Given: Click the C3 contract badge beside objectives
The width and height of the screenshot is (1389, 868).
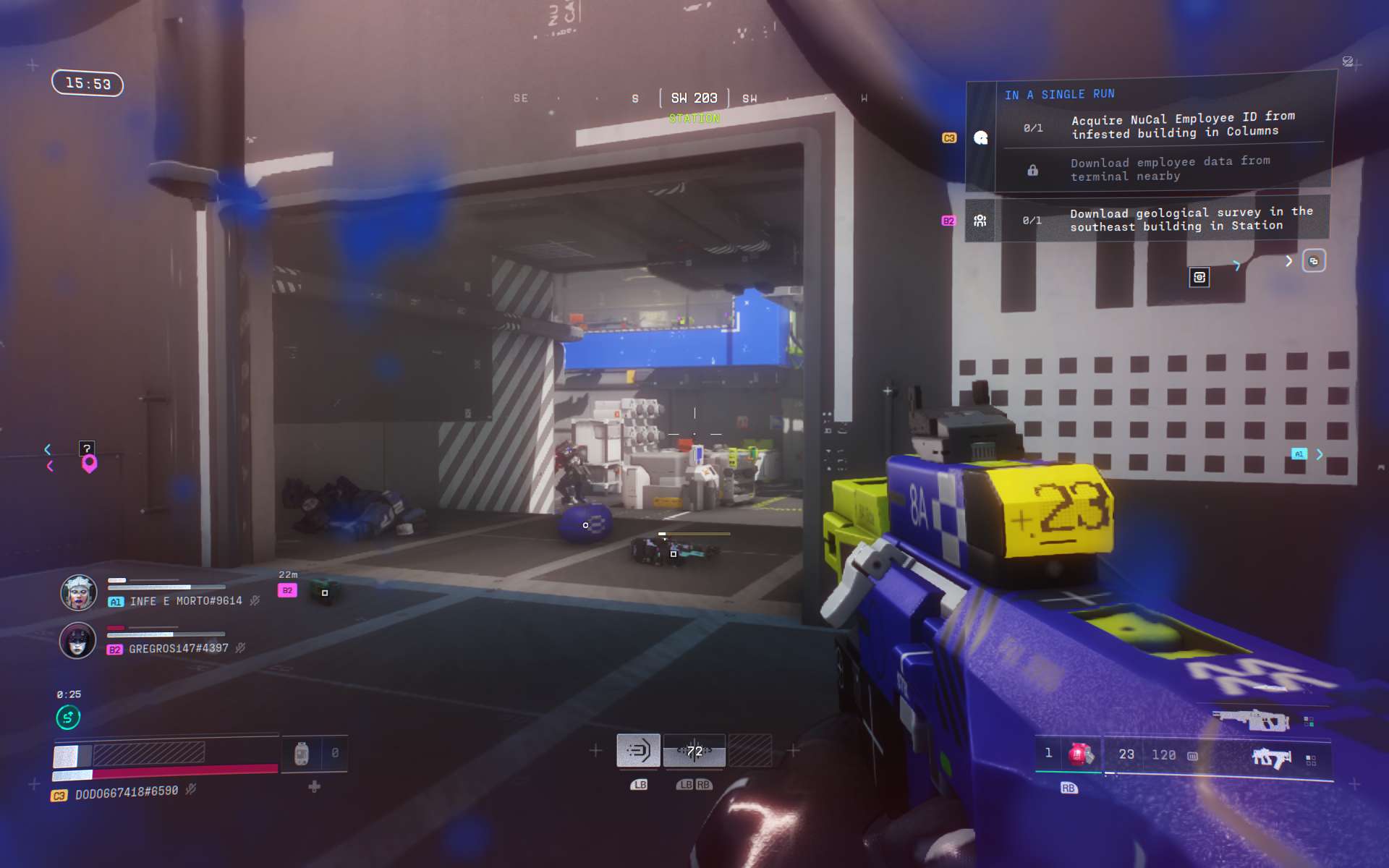Looking at the screenshot, I should tap(949, 137).
